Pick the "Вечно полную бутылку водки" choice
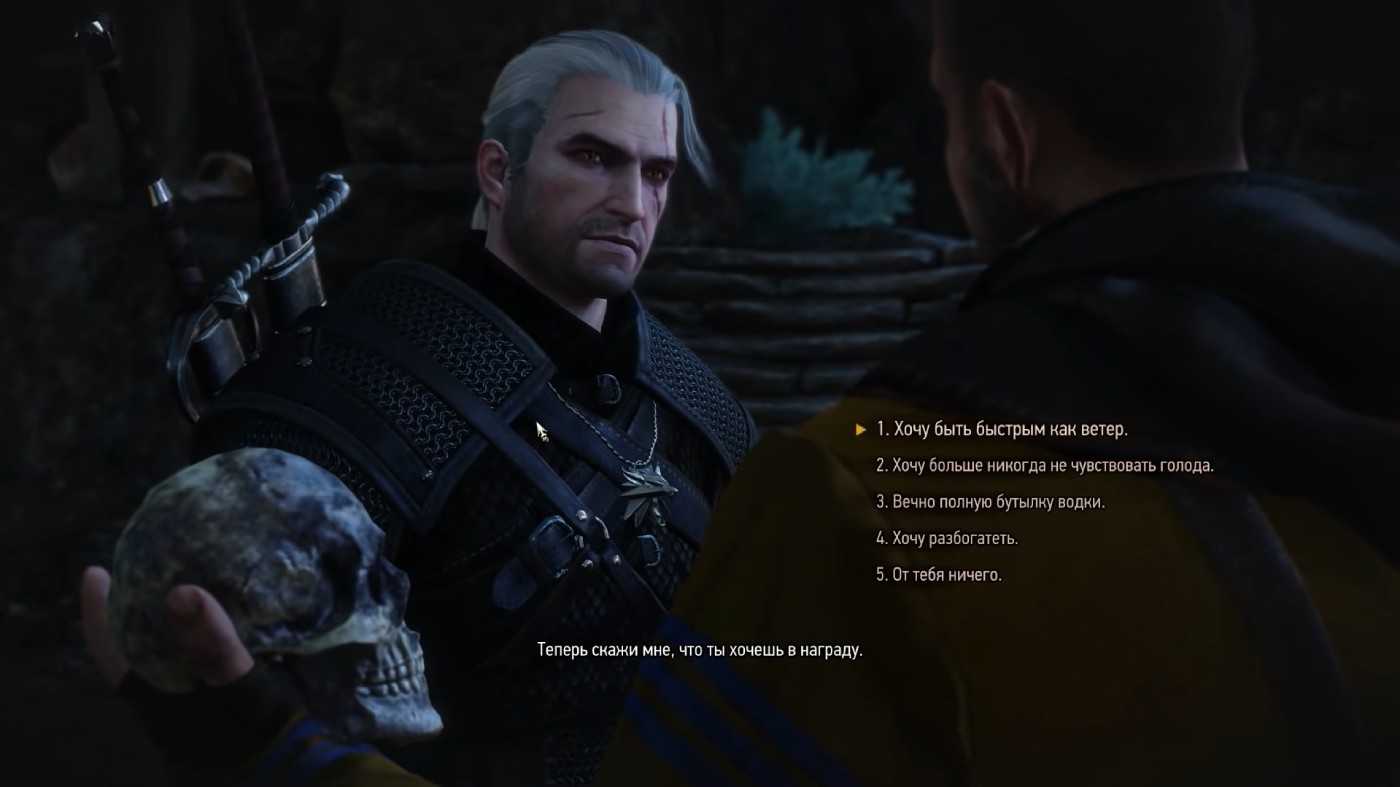 click(990, 502)
